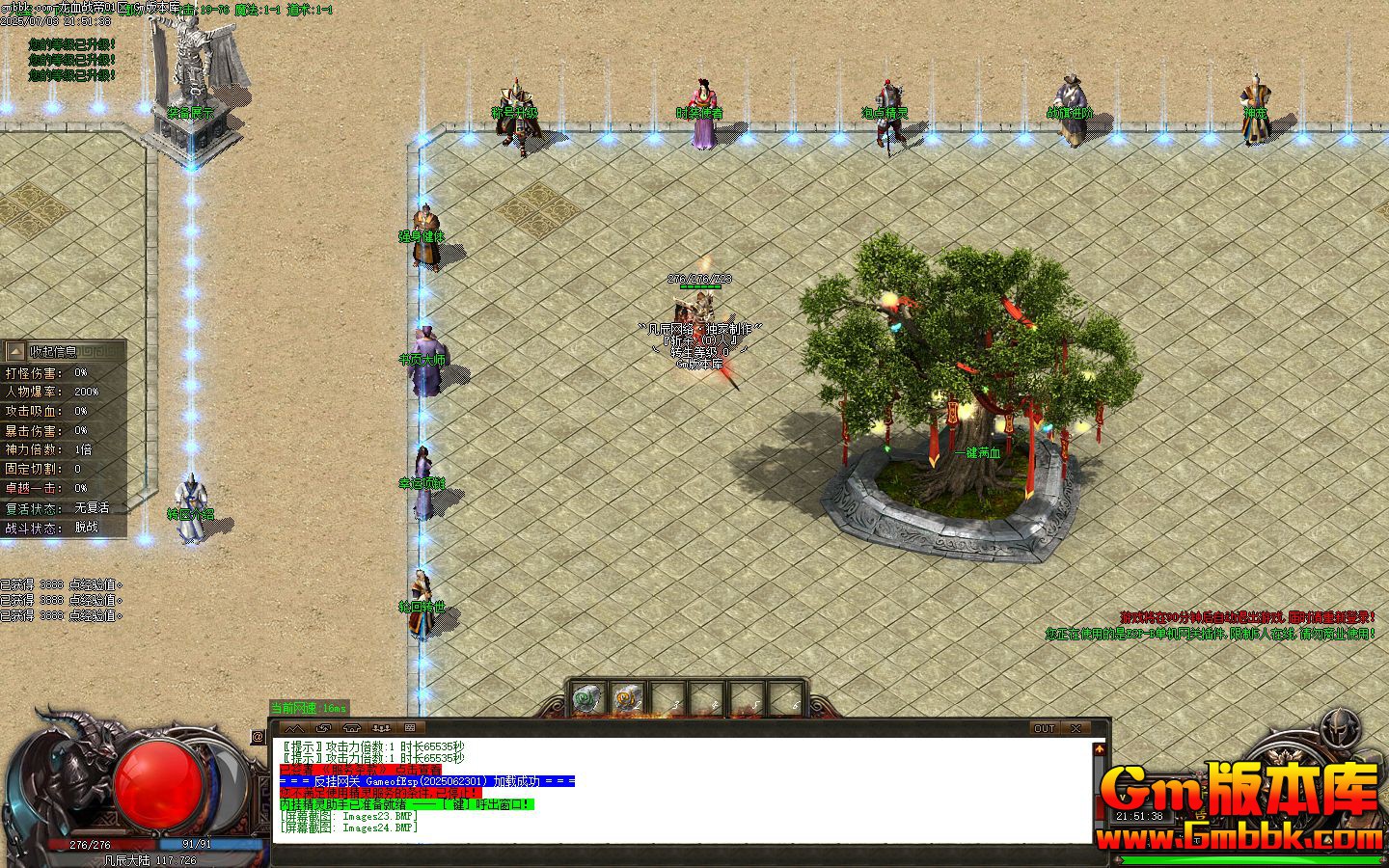
Task: Use the orange scroll in hotbar slot 2
Action: [626, 698]
